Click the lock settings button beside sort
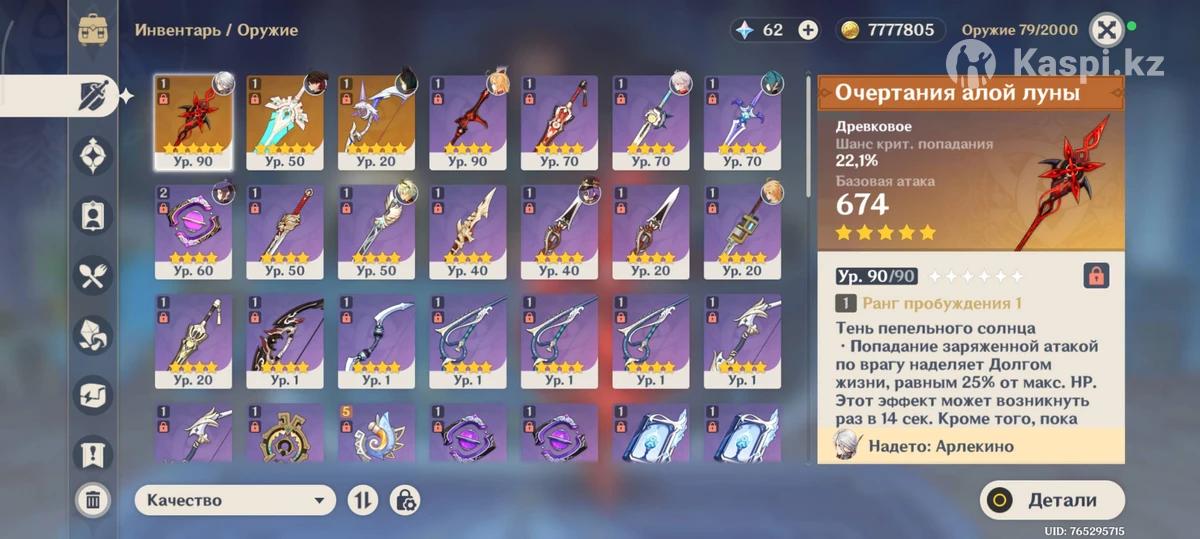1200x539 pixels. [x=404, y=500]
